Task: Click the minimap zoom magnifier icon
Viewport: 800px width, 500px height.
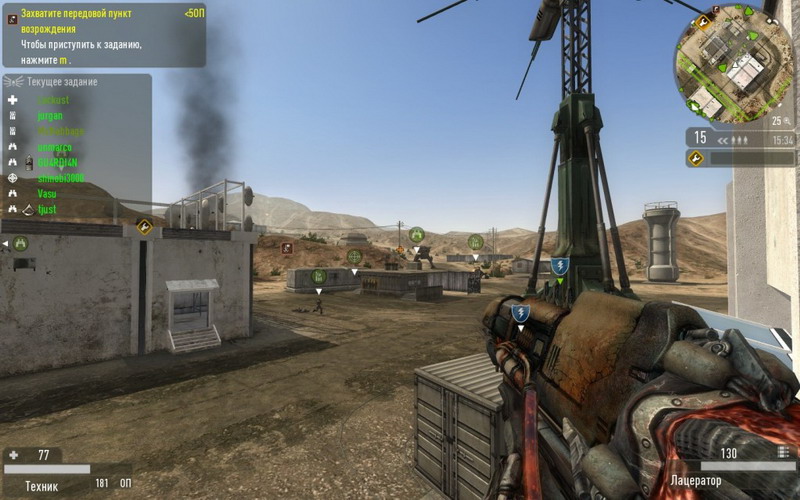Action: click(787, 121)
